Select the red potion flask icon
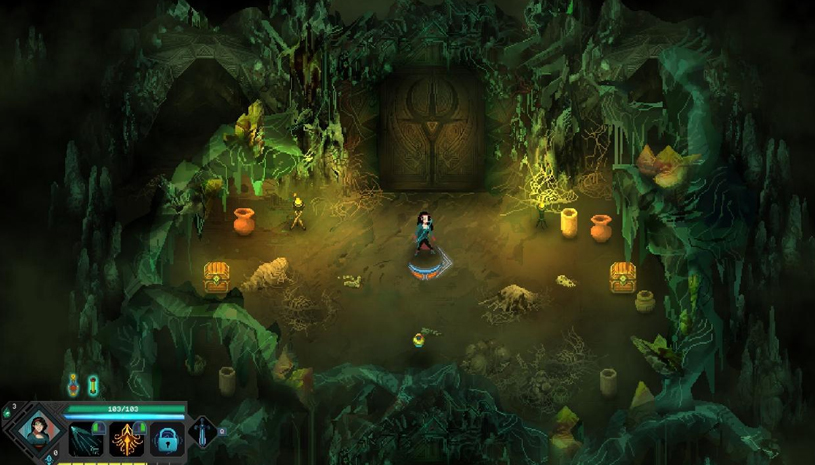Viewport: 815px width, 465px height. (x=72, y=384)
